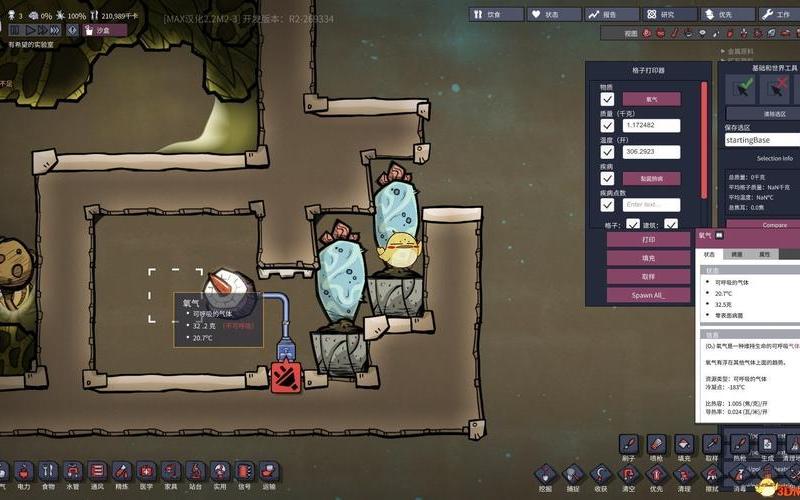Click the Spawn All button
The height and width of the screenshot is (500, 800).
[649, 295]
